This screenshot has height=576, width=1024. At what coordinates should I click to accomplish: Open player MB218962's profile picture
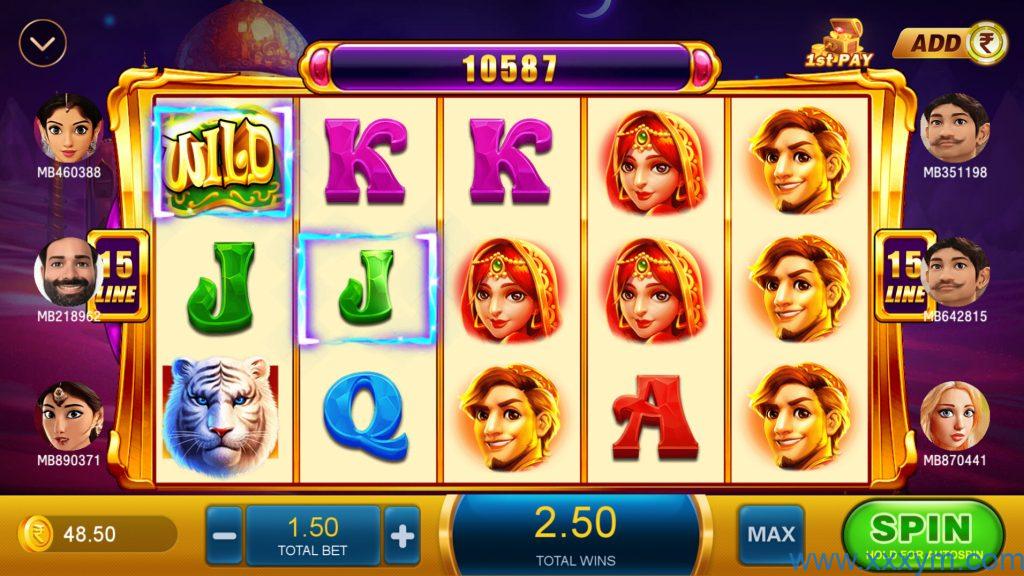click(x=68, y=272)
